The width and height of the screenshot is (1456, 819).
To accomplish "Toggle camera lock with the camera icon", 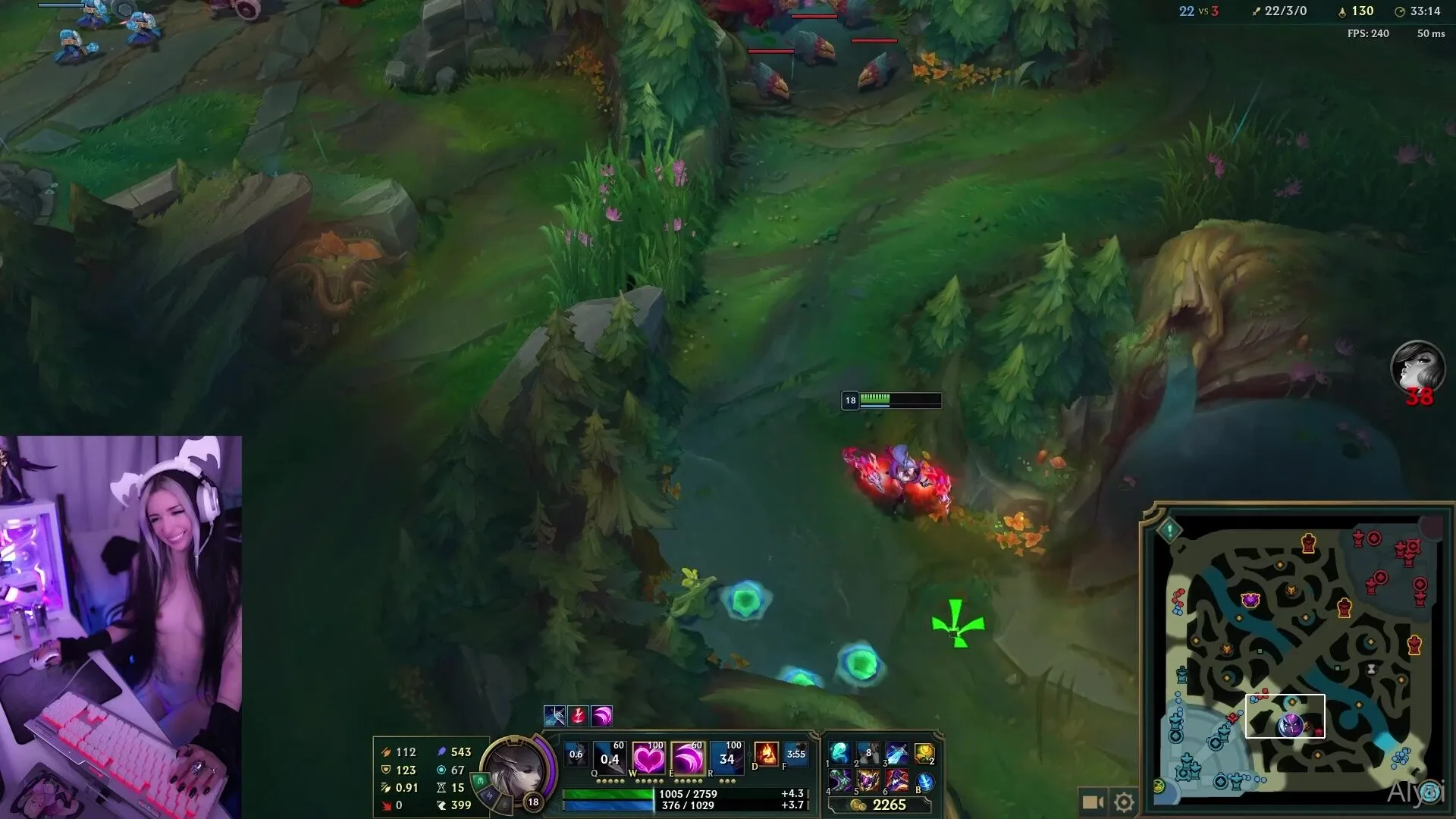I will [1092, 800].
